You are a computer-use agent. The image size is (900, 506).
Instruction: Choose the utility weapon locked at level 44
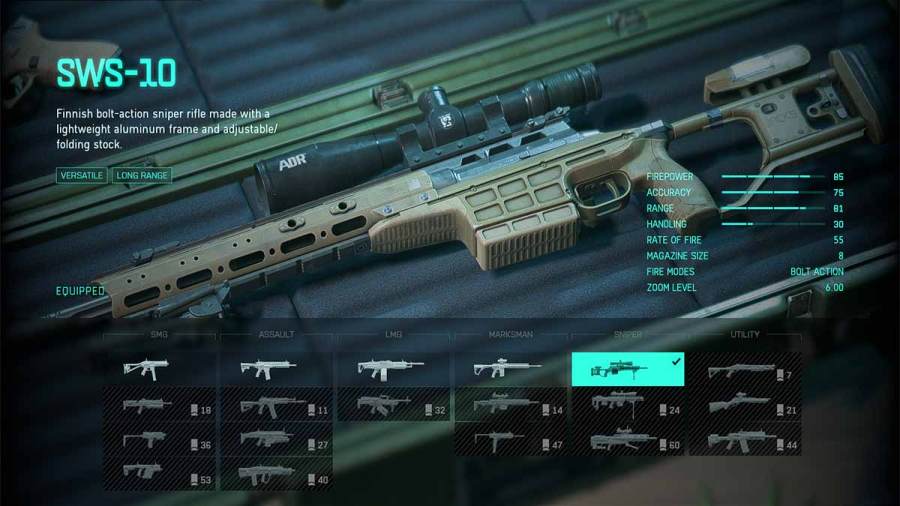coord(744,439)
